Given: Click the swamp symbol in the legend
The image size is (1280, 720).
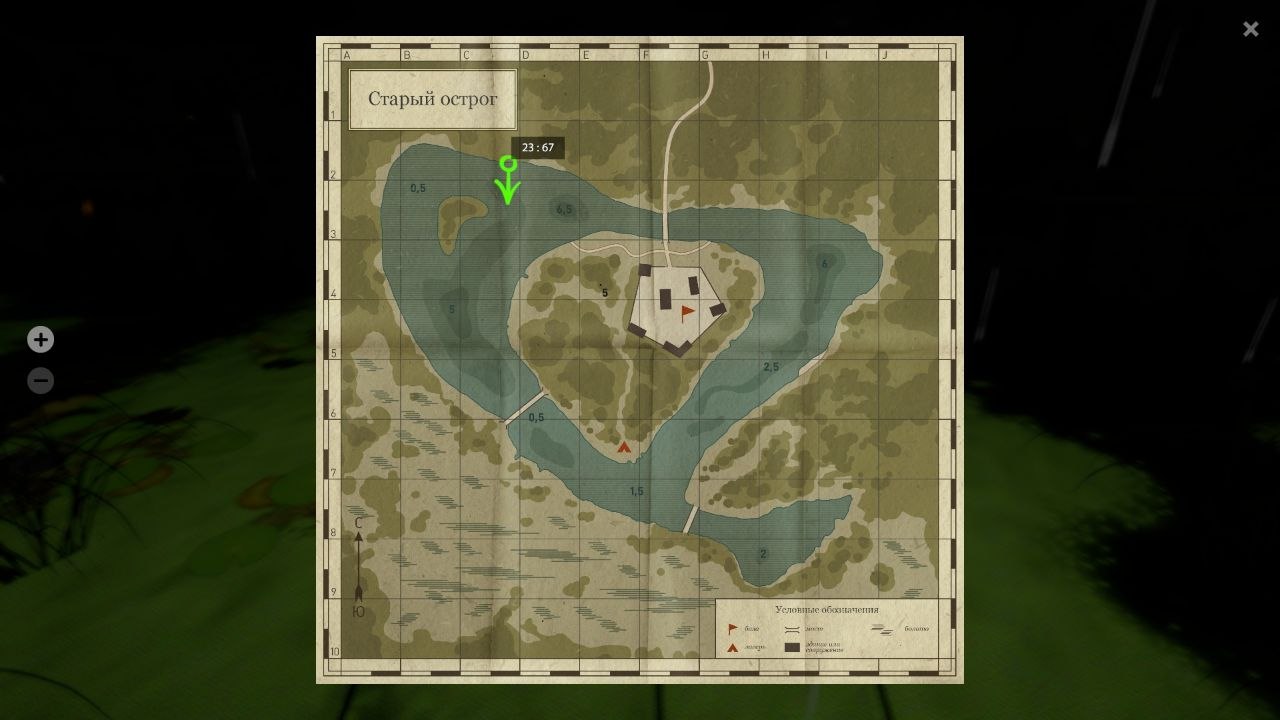Looking at the screenshot, I should tap(882, 628).
